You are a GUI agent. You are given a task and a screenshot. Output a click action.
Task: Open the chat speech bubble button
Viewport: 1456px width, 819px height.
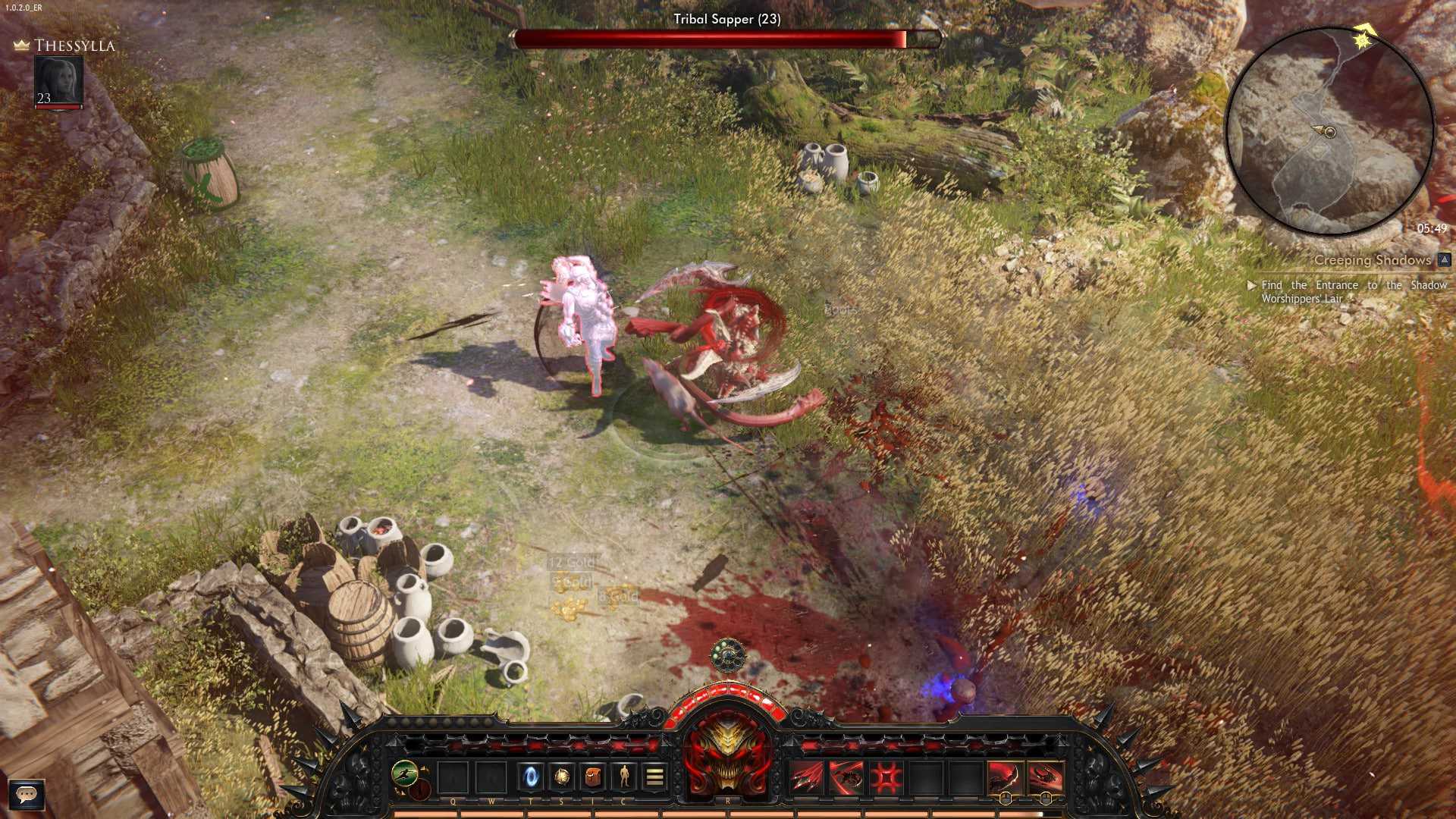point(27,795)
